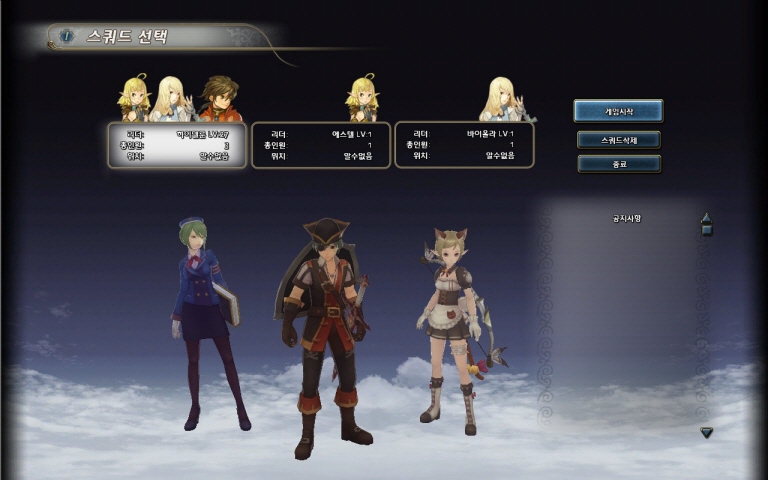
Task: Select the LV.27 leader squad panel
Action: click(x=177, y=144)
